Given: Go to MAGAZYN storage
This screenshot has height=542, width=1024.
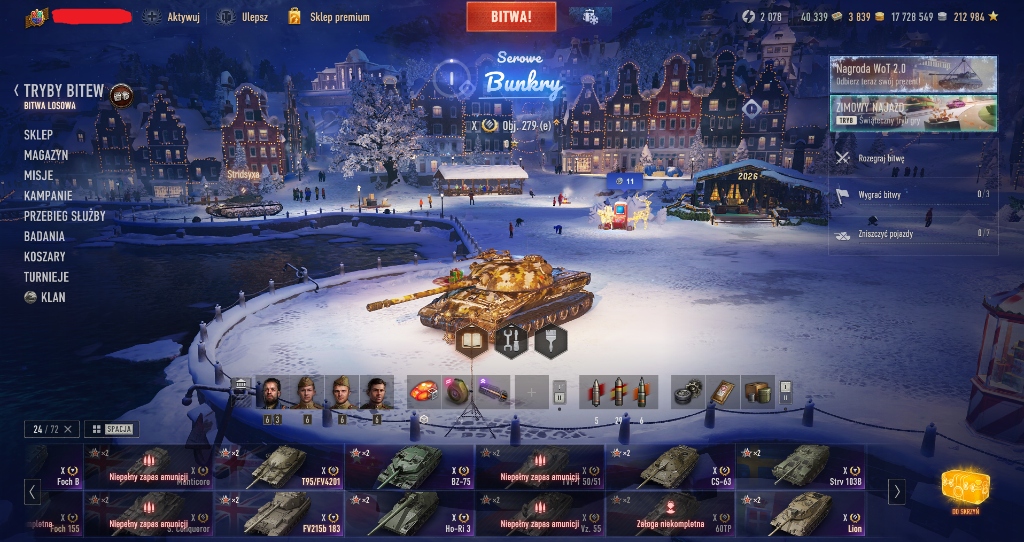Looking at the screenshot, I should pos(46,155).
